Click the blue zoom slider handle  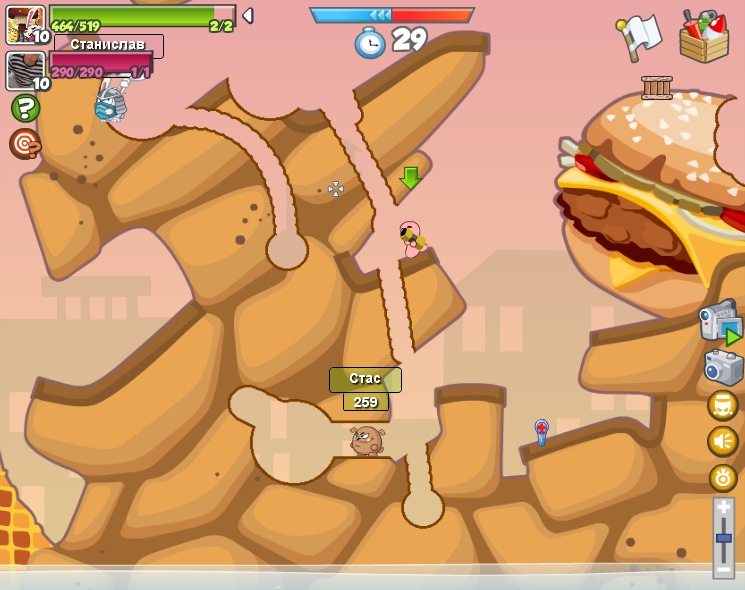(x=724, y=538)
